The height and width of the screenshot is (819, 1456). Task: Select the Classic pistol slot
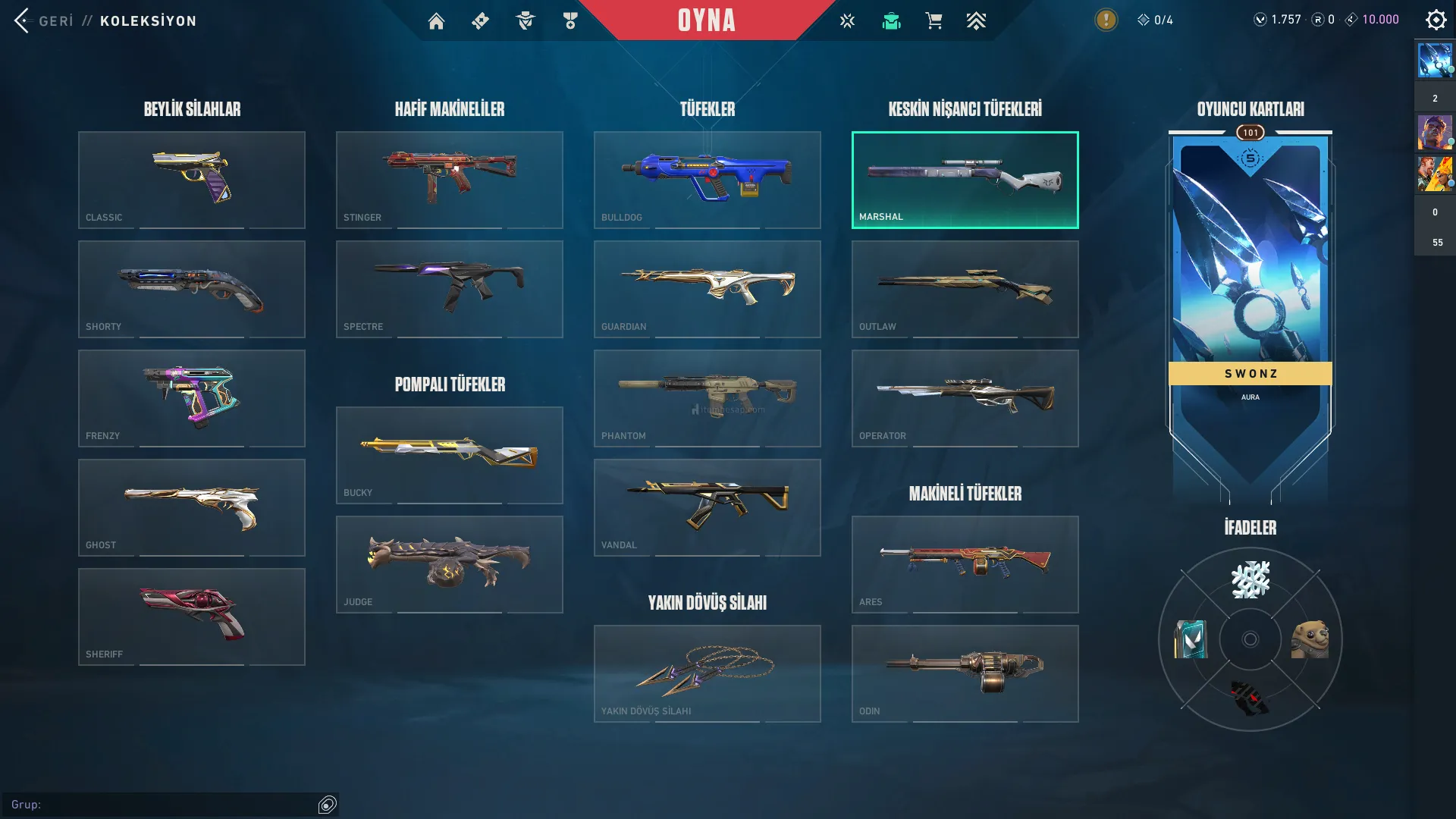click(192, 180)
